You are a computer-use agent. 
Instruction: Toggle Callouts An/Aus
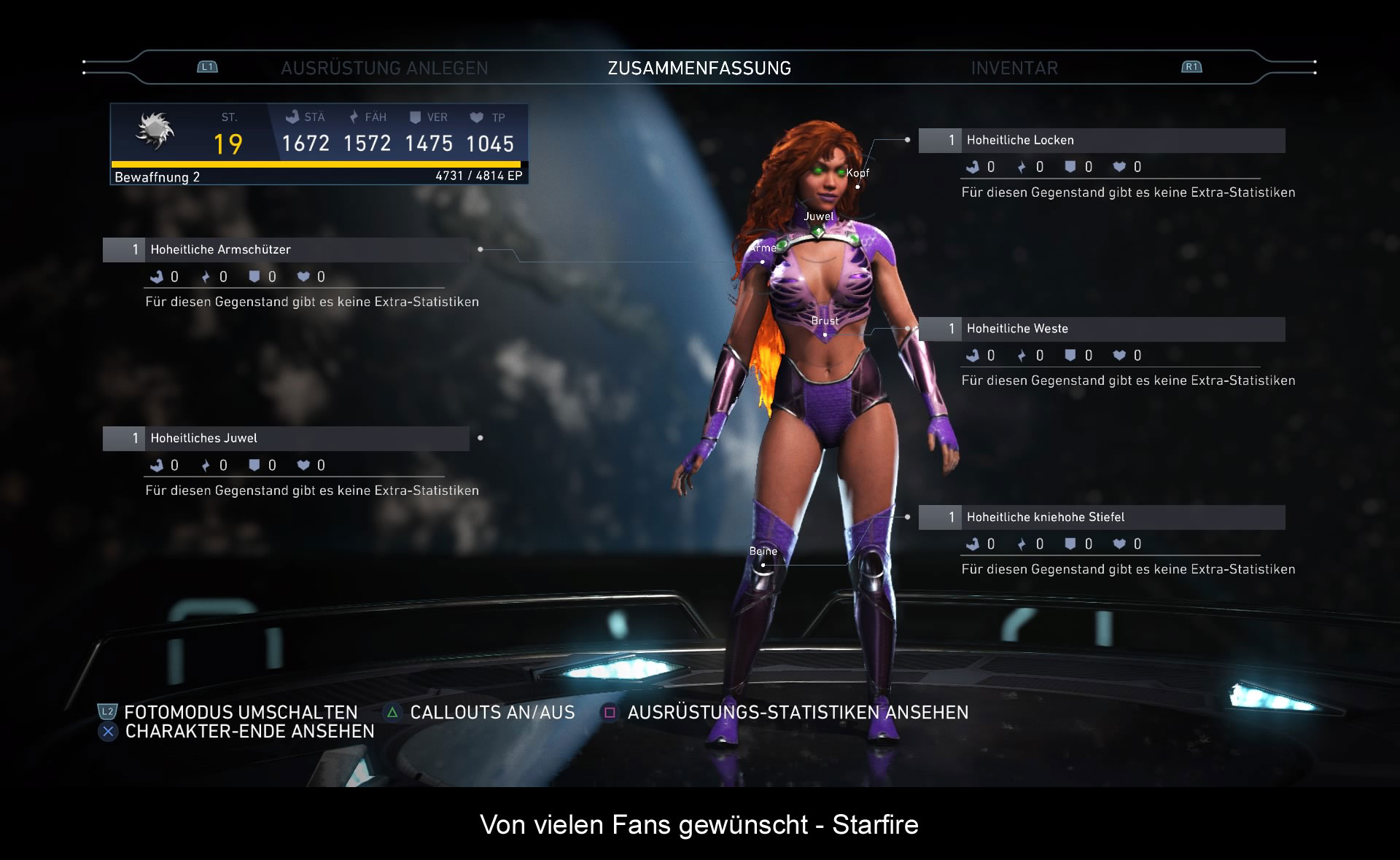491,712
